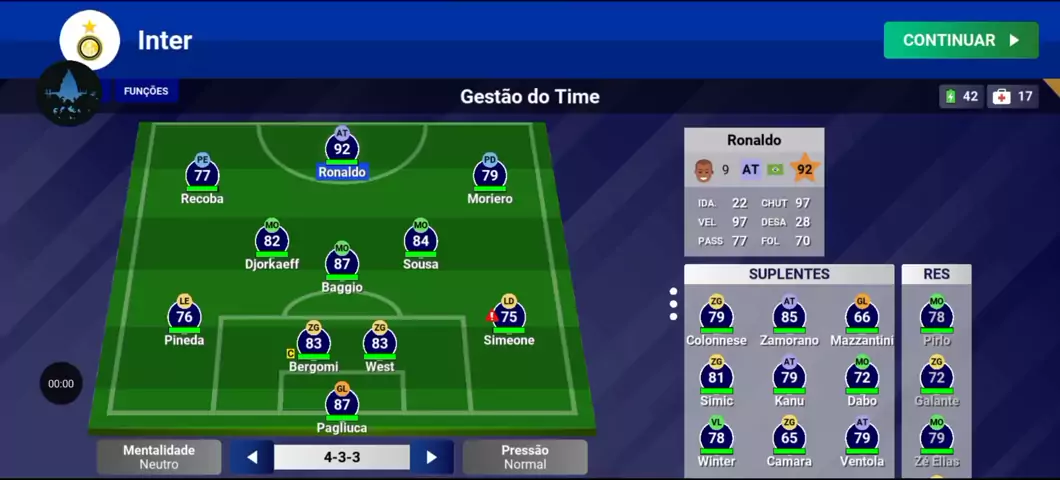Choose goalkeeper Pagliuca
The image size is (1060, 480).
342,405
